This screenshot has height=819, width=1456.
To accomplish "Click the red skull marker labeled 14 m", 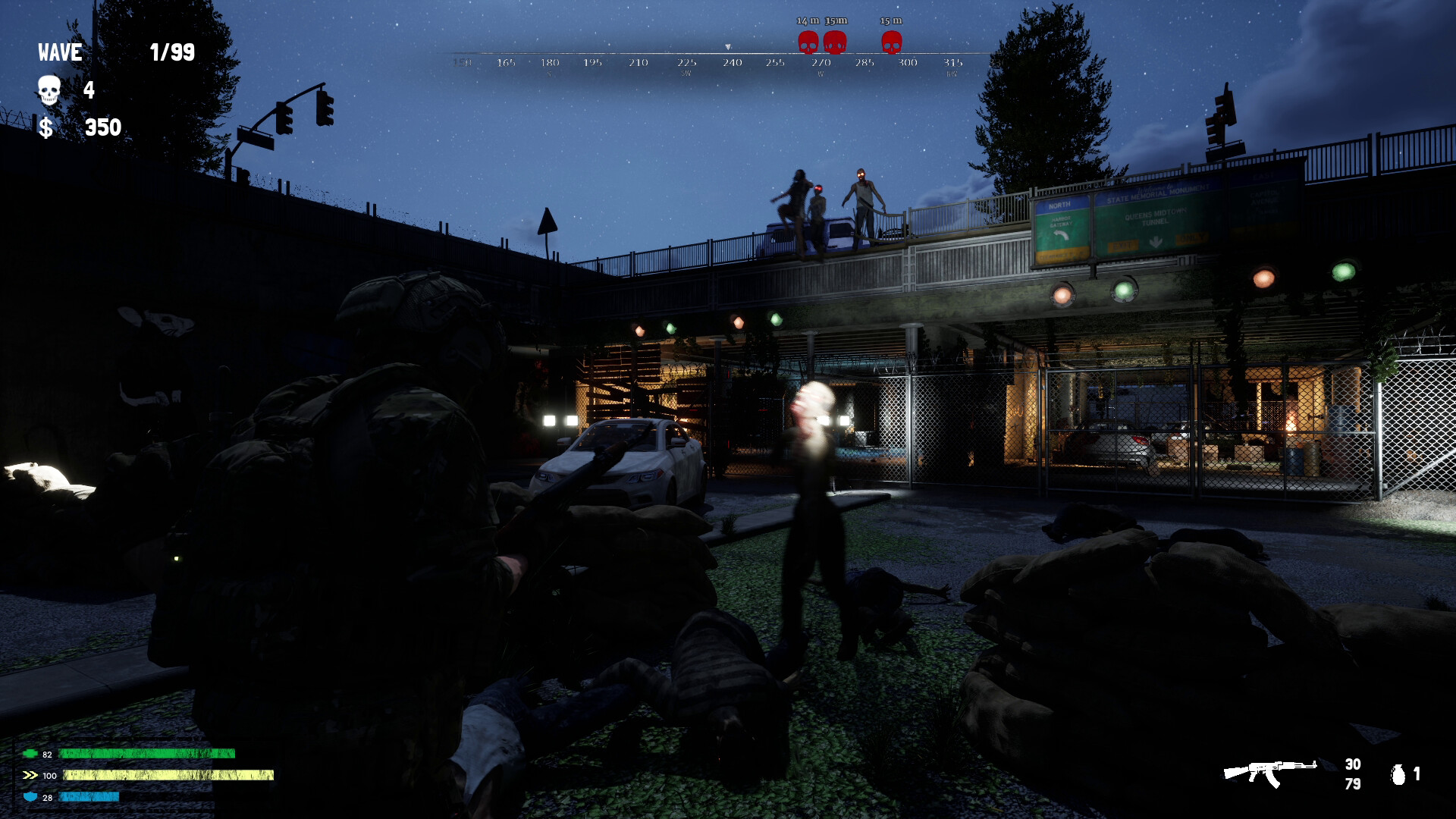I will pyautogui.click(x=808, y=42).
